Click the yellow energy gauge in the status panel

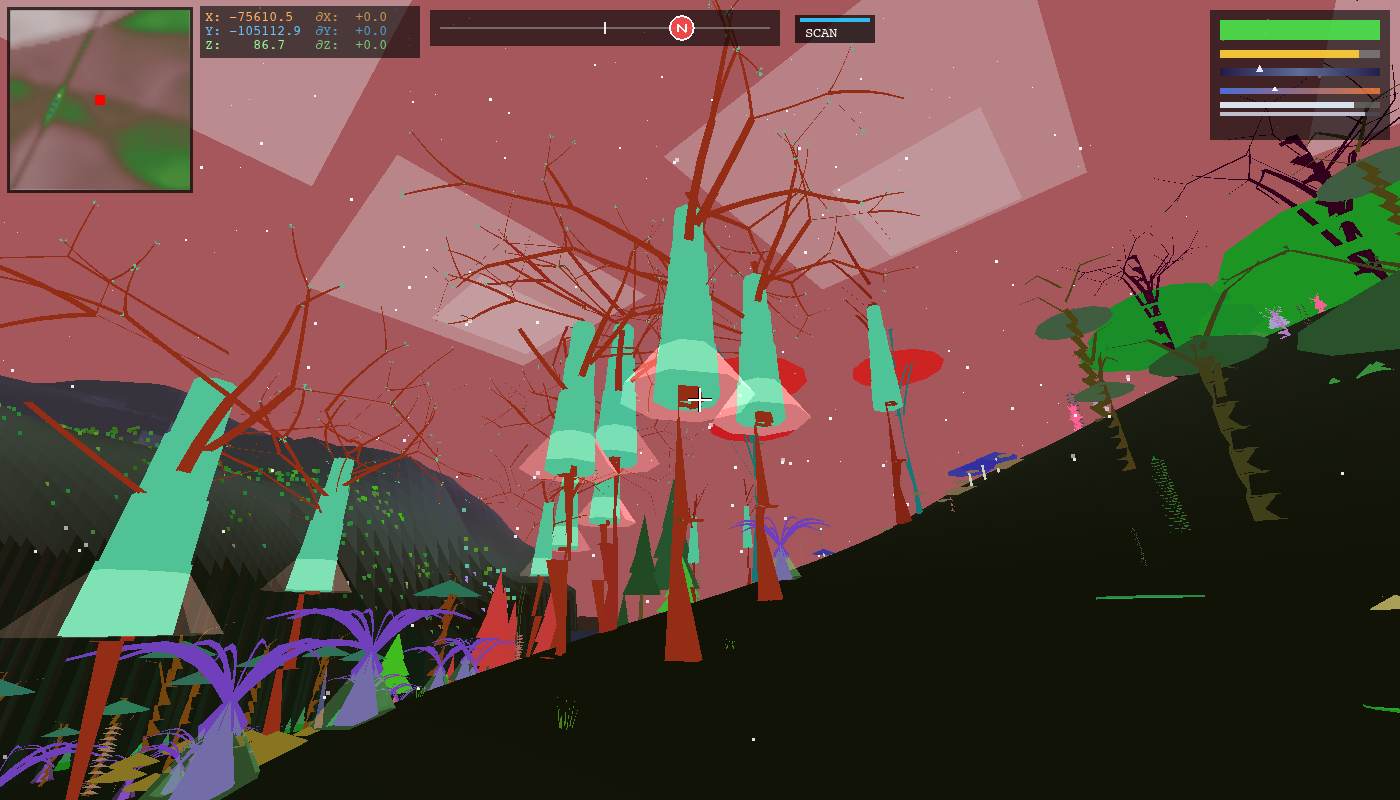[1290, 54]
